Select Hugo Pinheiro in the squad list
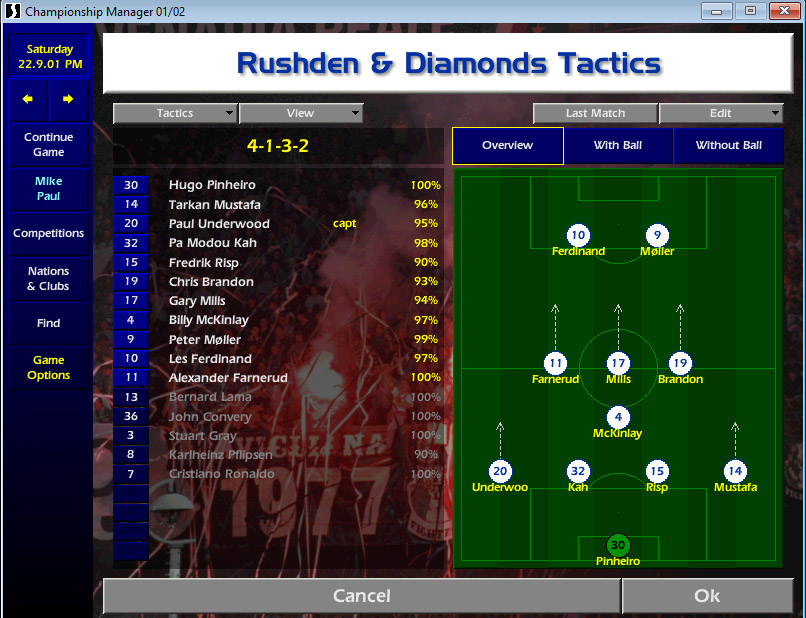This screenshot has width=806, height=618. coord(212,185)
